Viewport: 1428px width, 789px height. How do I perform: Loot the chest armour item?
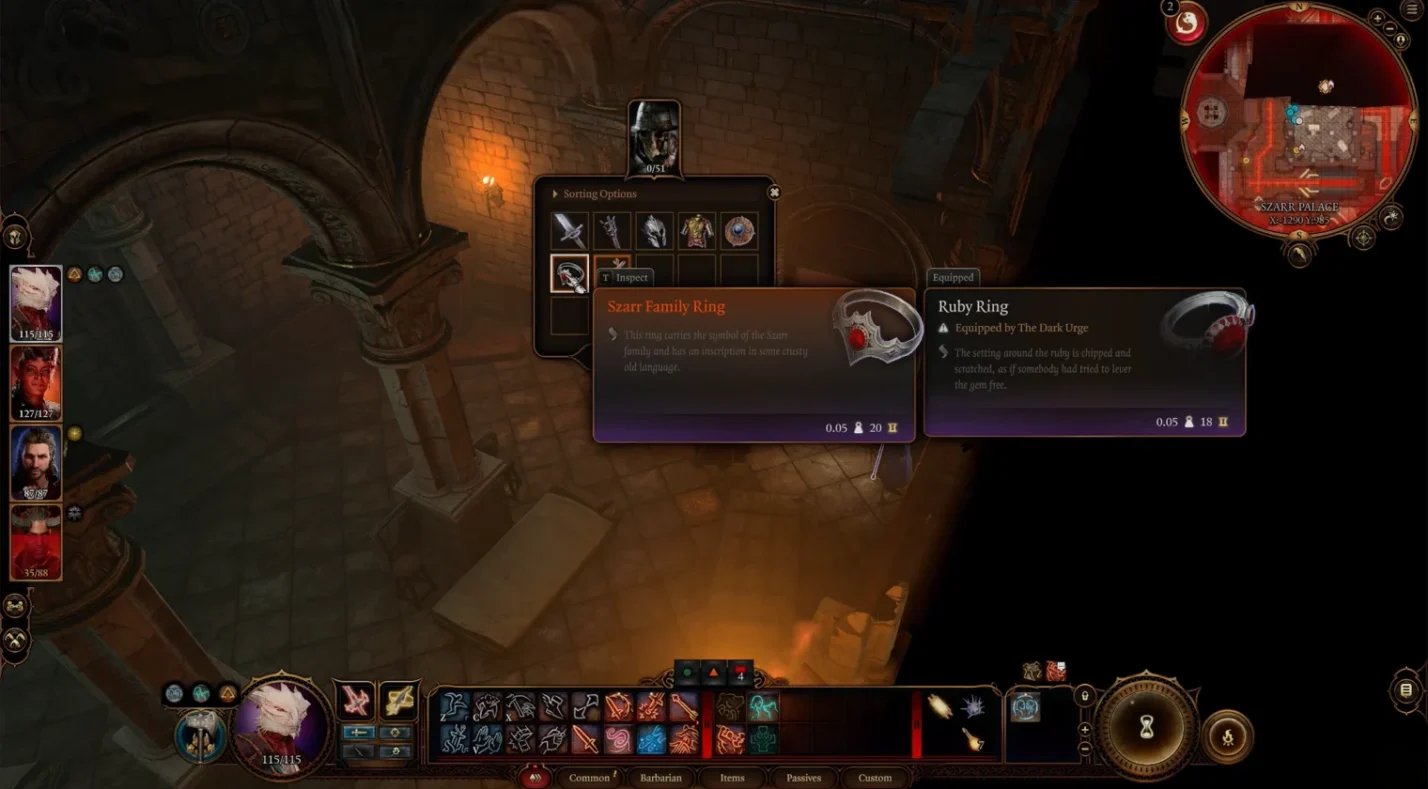[697, 231]
